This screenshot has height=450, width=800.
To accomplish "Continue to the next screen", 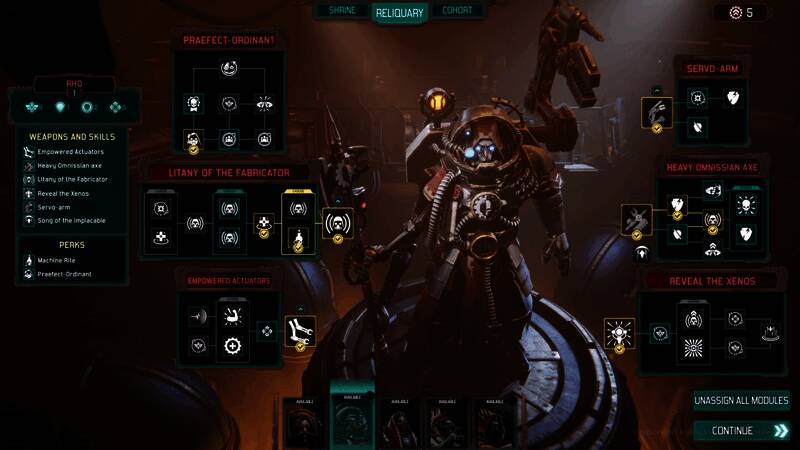I will [x=741, y=431].
